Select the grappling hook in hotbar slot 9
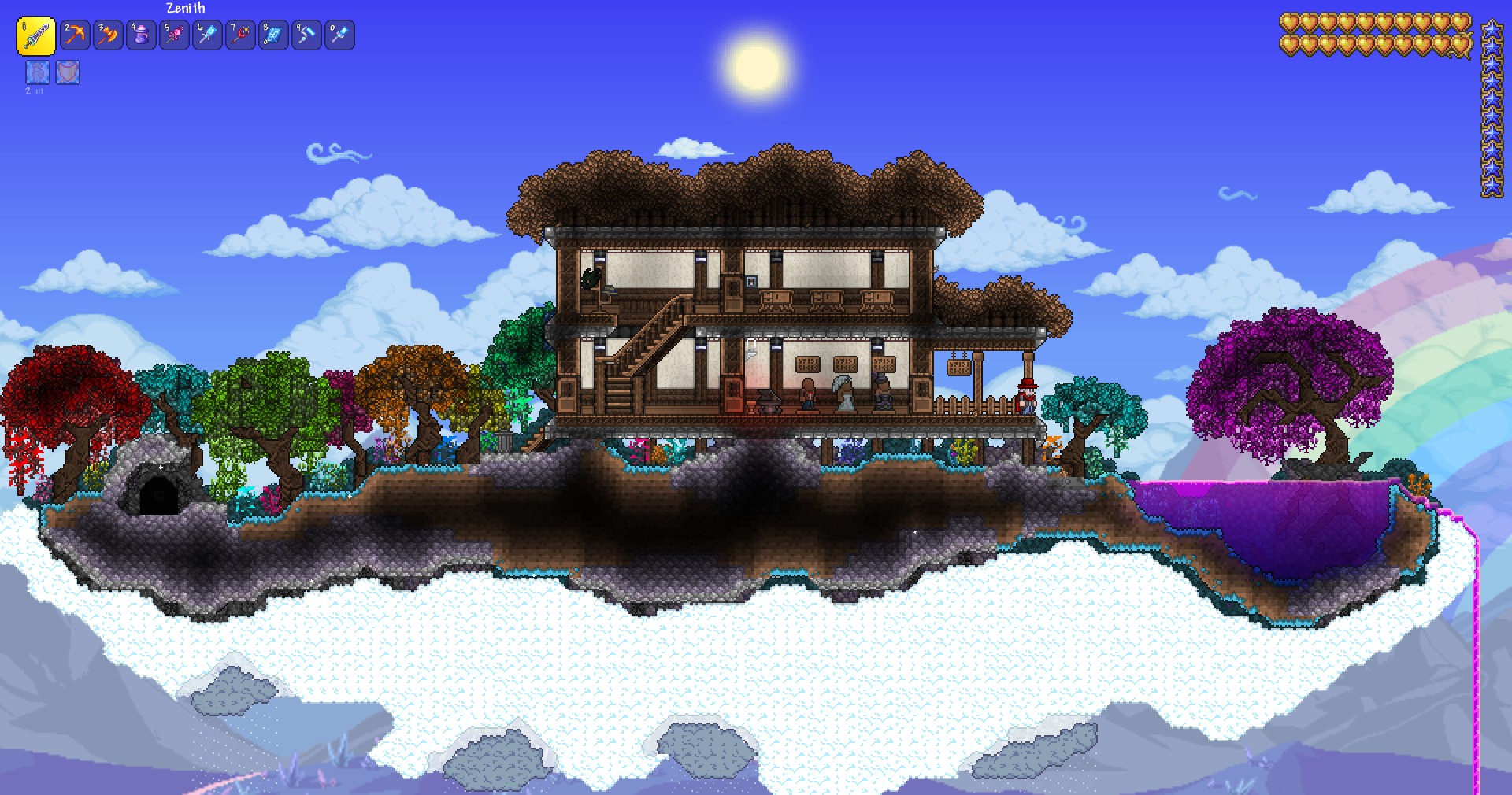Image resolution: width=1512 pixels, height=795 pixels. coord(307,35)
